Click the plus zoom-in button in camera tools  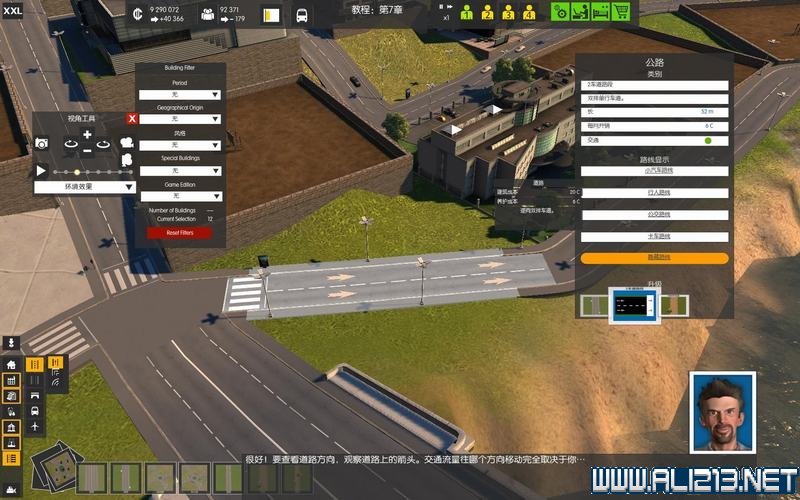point(87,134)
